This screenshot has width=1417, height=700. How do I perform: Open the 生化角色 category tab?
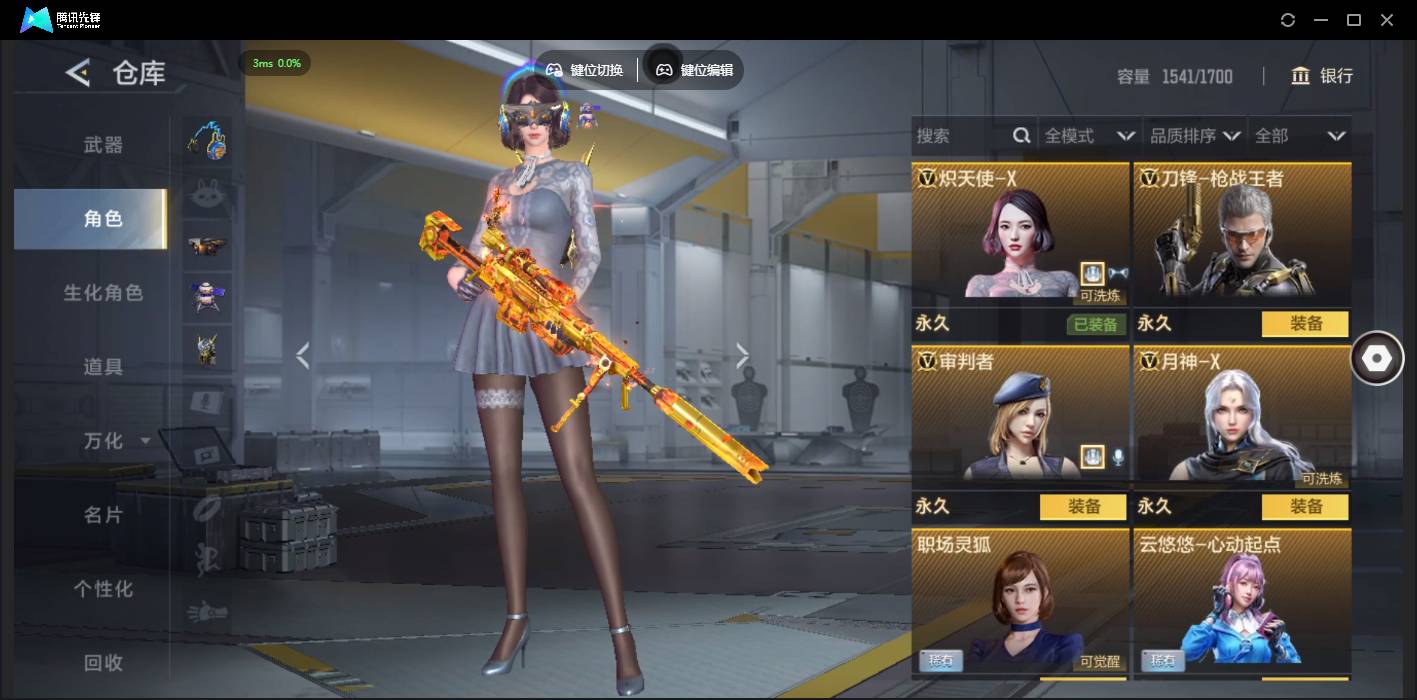click(103, 293)
